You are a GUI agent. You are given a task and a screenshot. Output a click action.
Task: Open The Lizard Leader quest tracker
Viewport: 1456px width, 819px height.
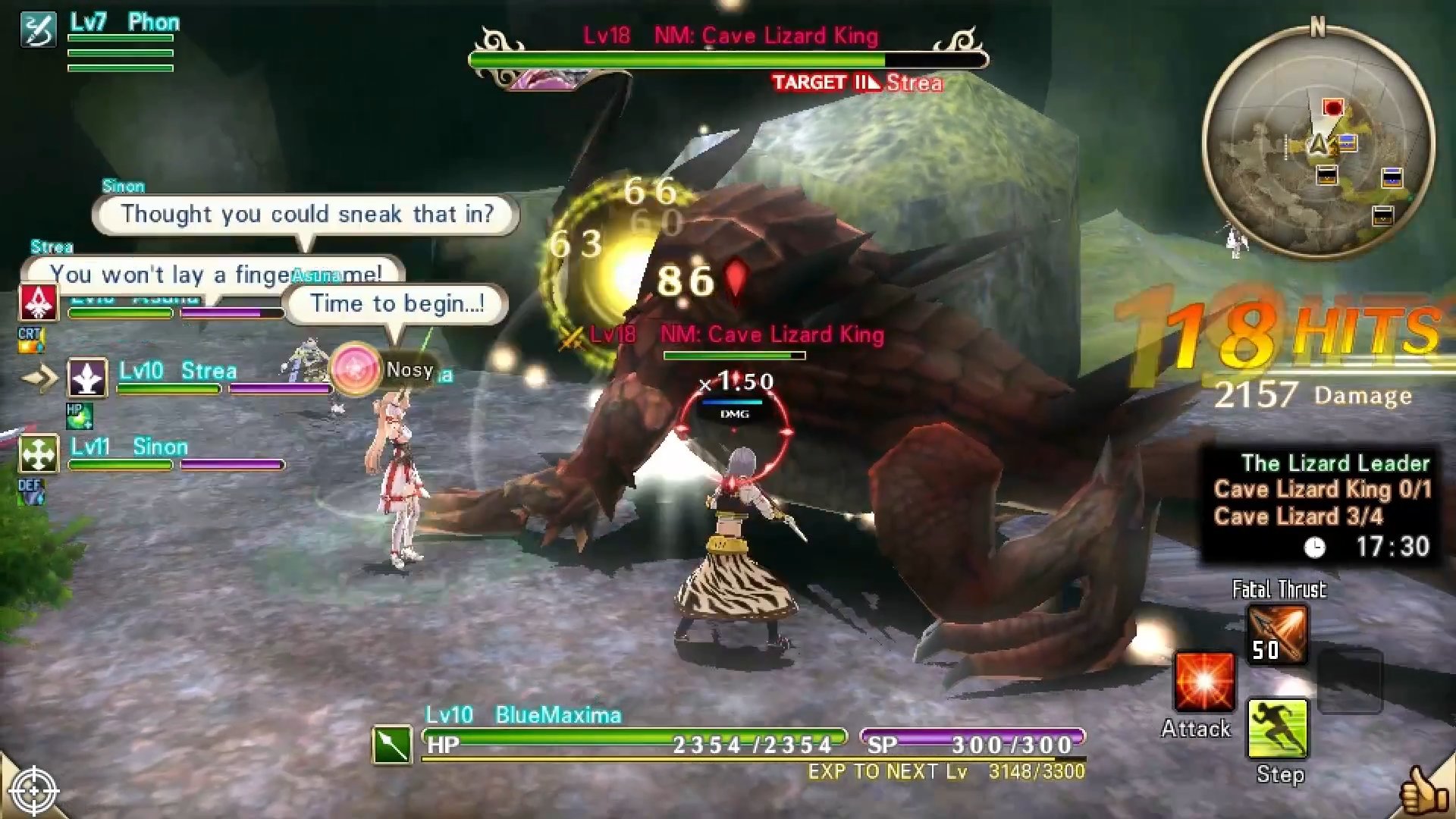[1319, 504]
